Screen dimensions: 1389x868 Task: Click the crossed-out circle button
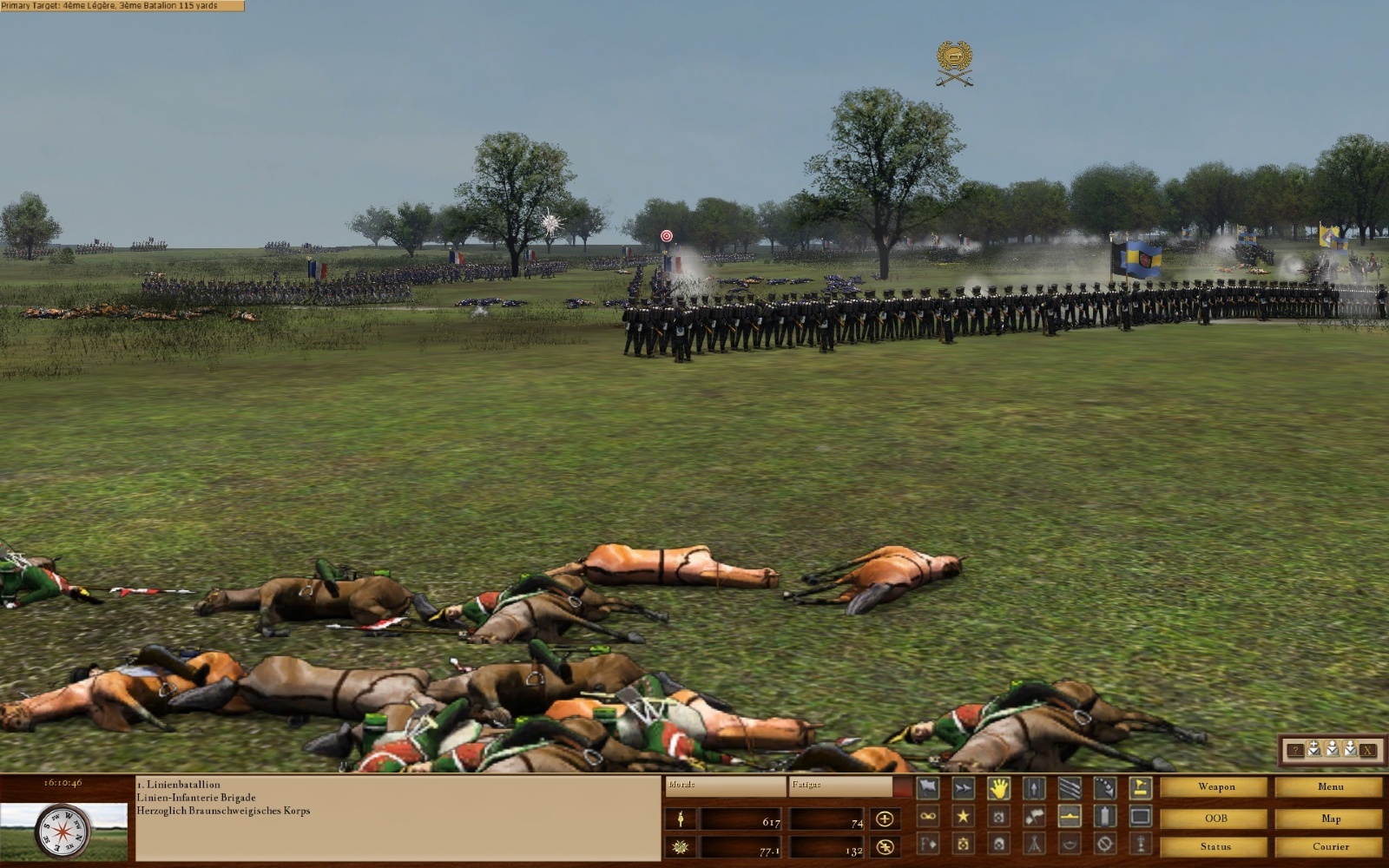(885, 847)
